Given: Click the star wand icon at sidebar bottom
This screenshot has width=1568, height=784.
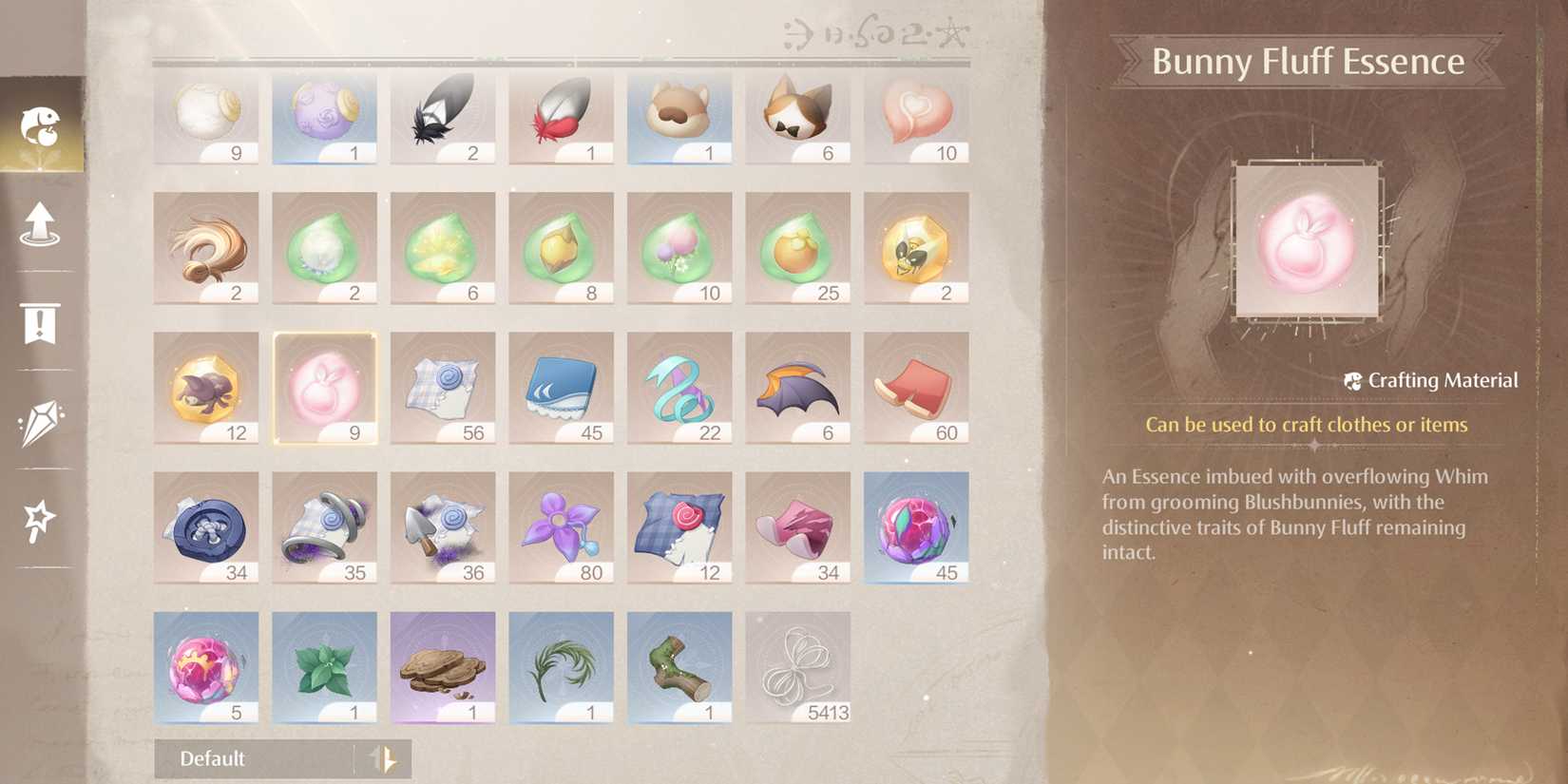Looking at the screenshot, I should point(40,518).
